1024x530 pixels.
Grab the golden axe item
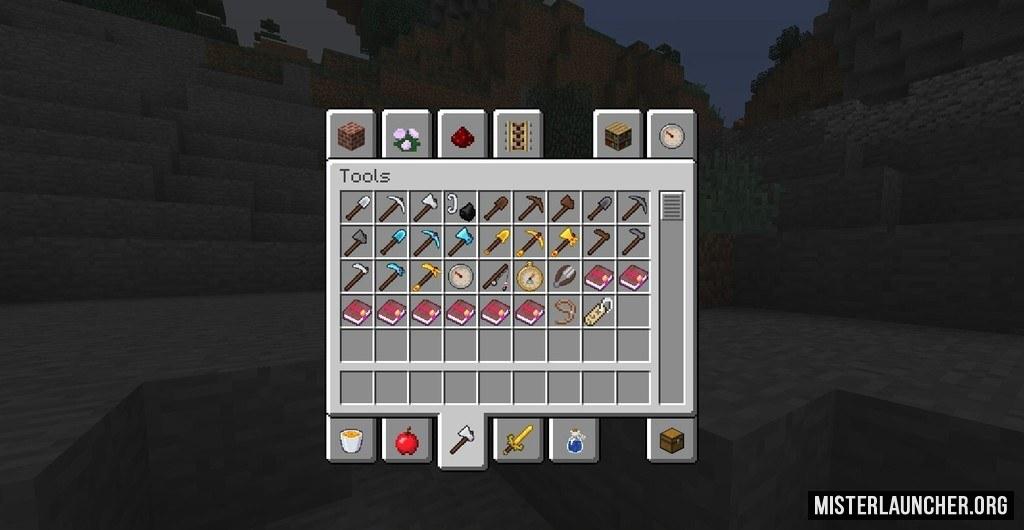pos(564,242)
